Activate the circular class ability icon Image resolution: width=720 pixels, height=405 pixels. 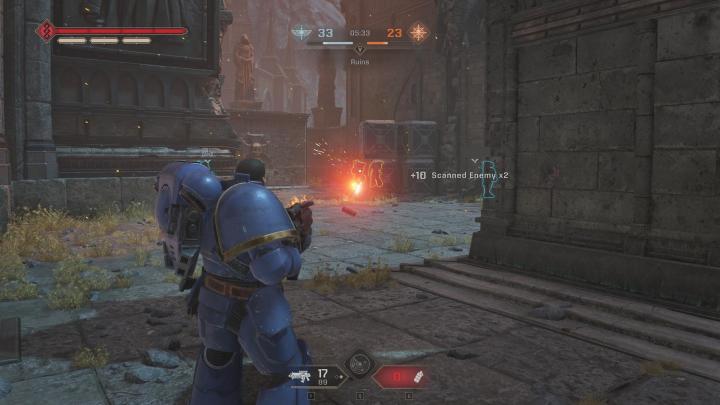pos(358,364)
